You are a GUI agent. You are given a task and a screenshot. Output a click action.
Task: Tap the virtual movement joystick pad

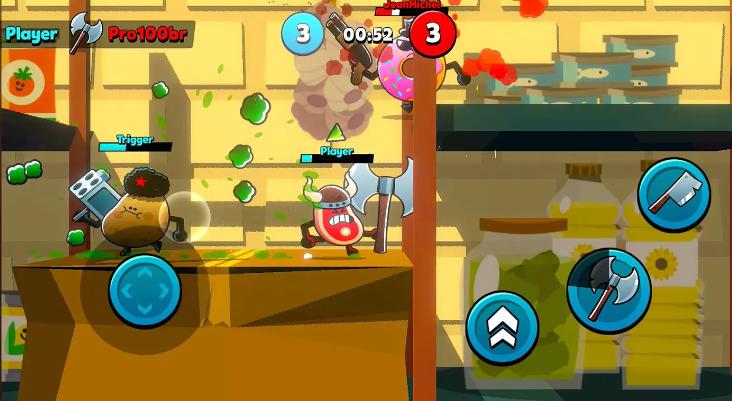pyautogui.click(x=145, y=291)
